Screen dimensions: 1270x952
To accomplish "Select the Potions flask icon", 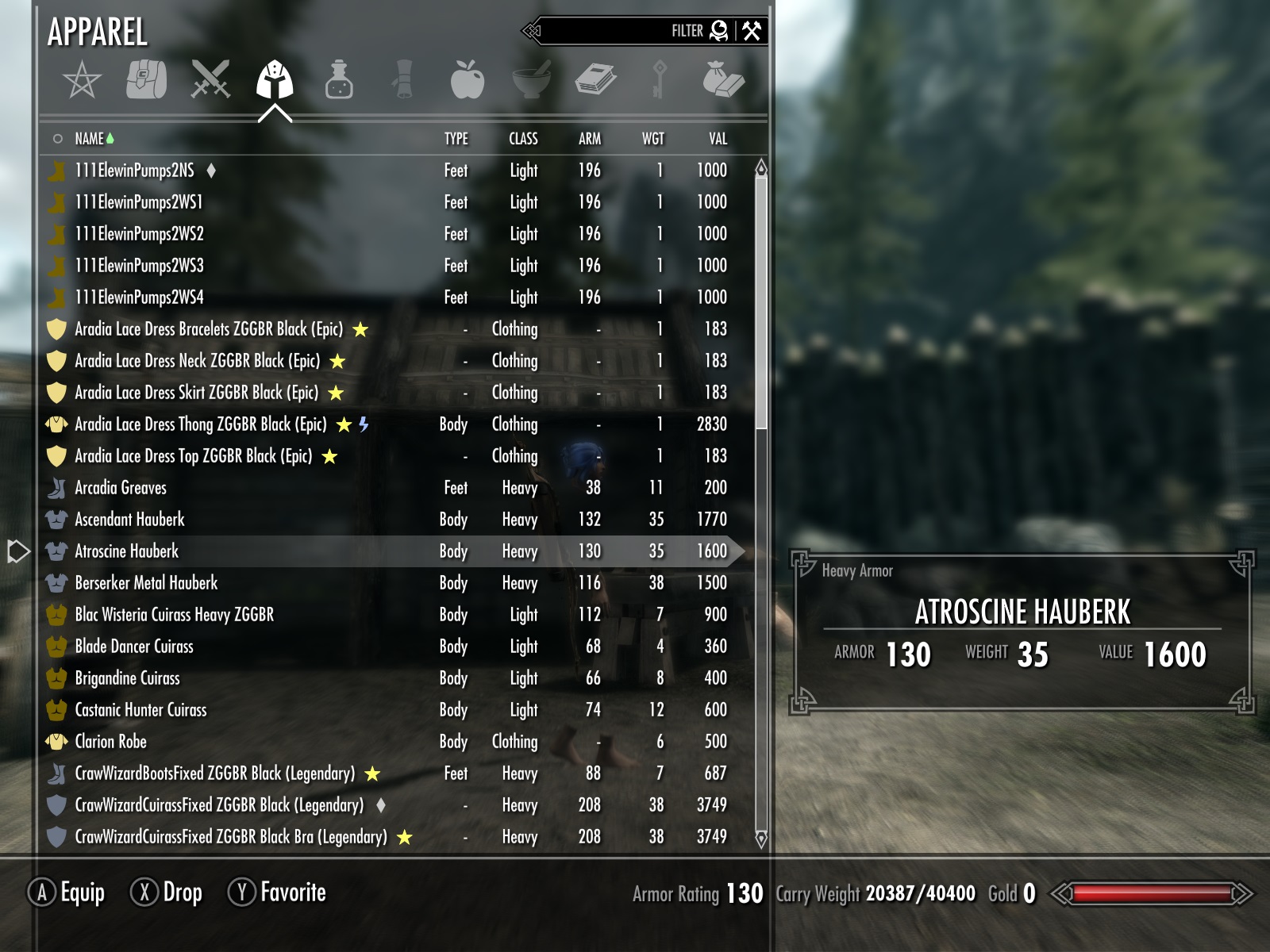I will [340, 79].
